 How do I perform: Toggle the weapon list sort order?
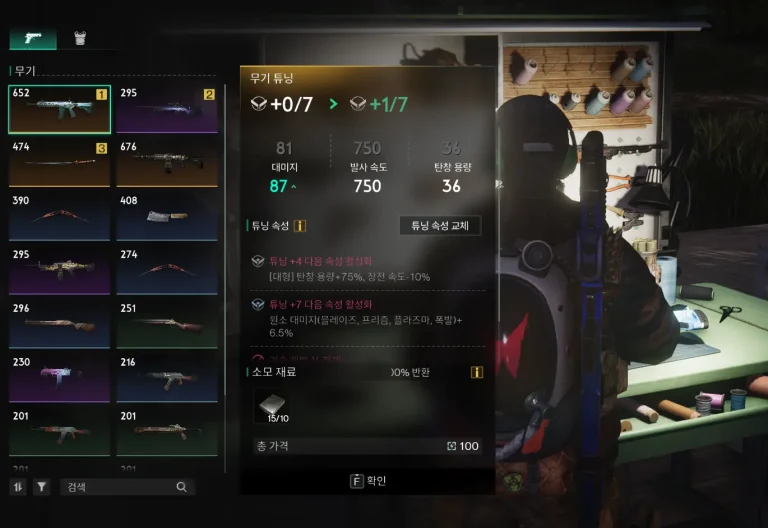click(19, 487)
